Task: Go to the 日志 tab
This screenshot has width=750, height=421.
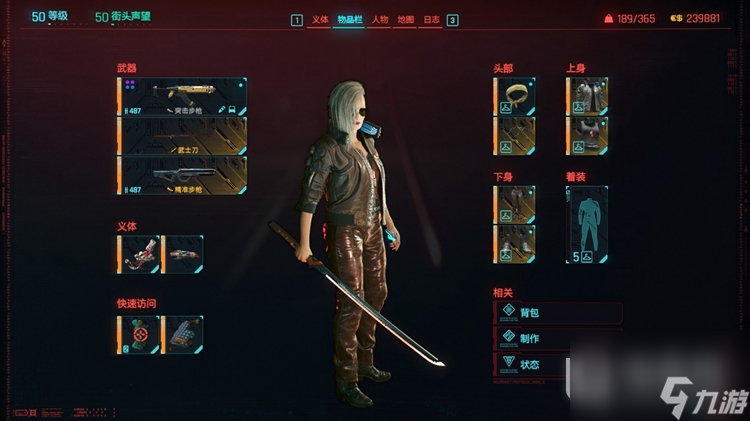Action: coord(431,20)
